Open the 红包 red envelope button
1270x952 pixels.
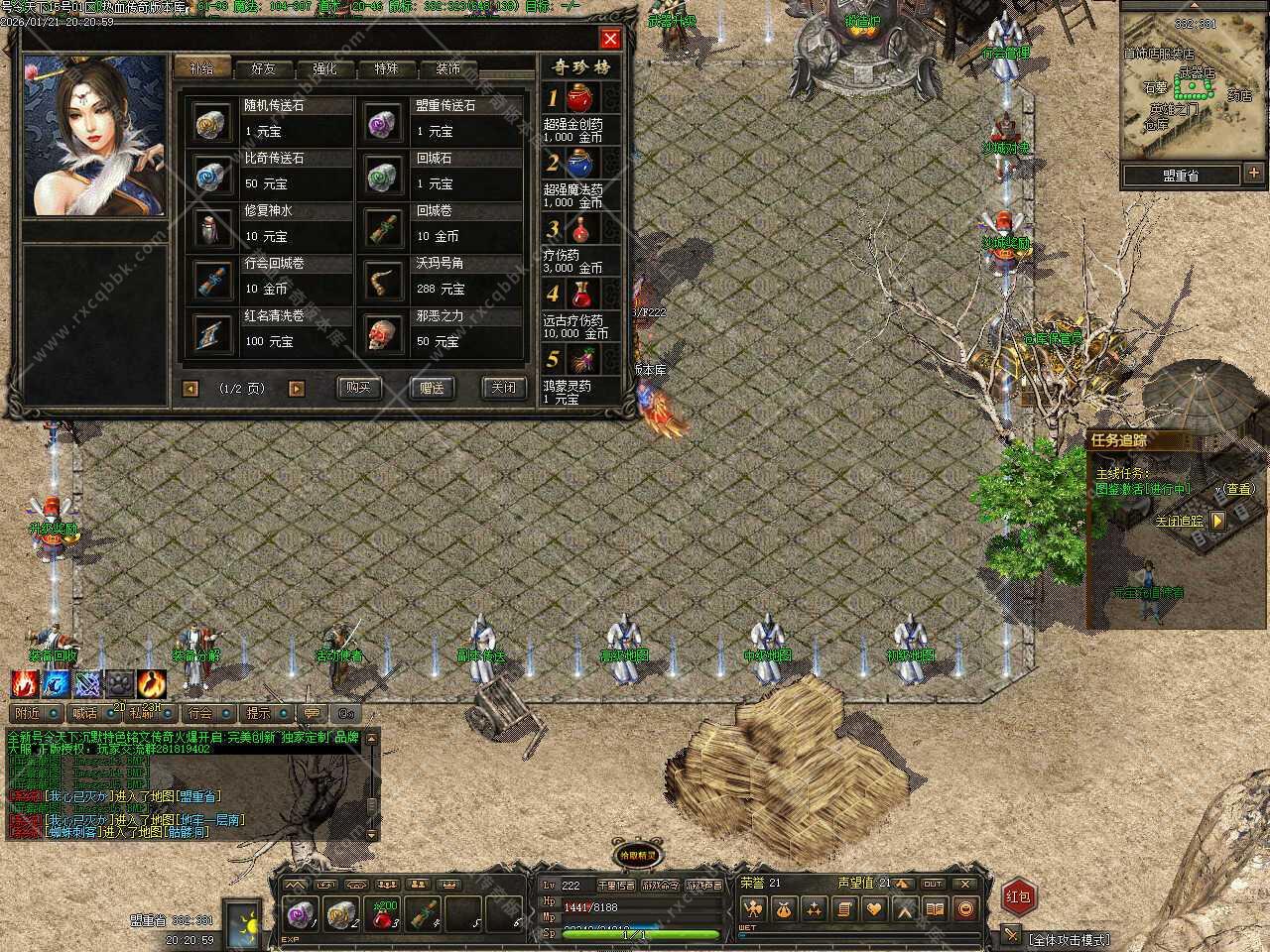[x=1019, y=896]
